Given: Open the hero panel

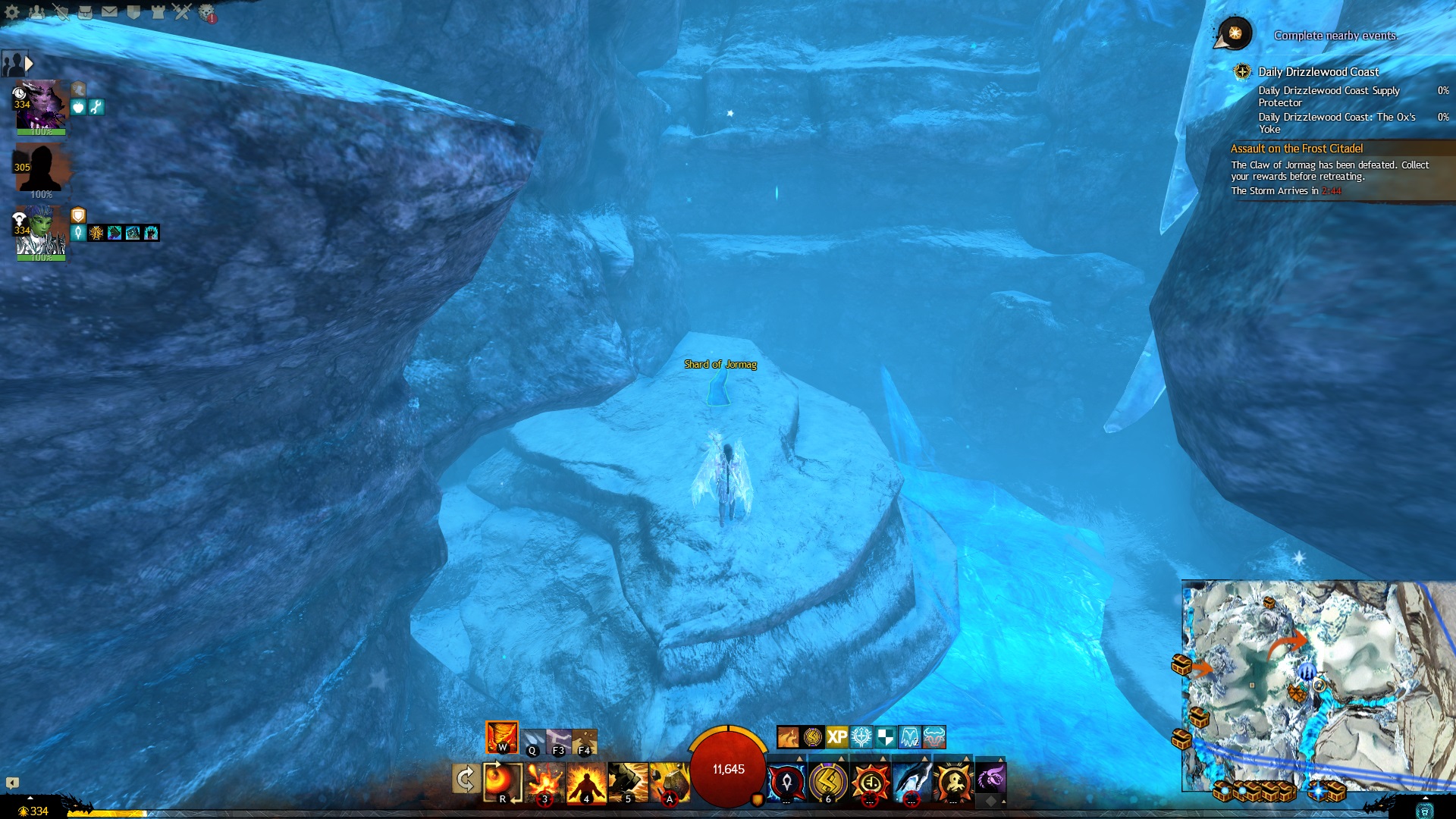Looking at the screenshot, I should click(61, 12).
